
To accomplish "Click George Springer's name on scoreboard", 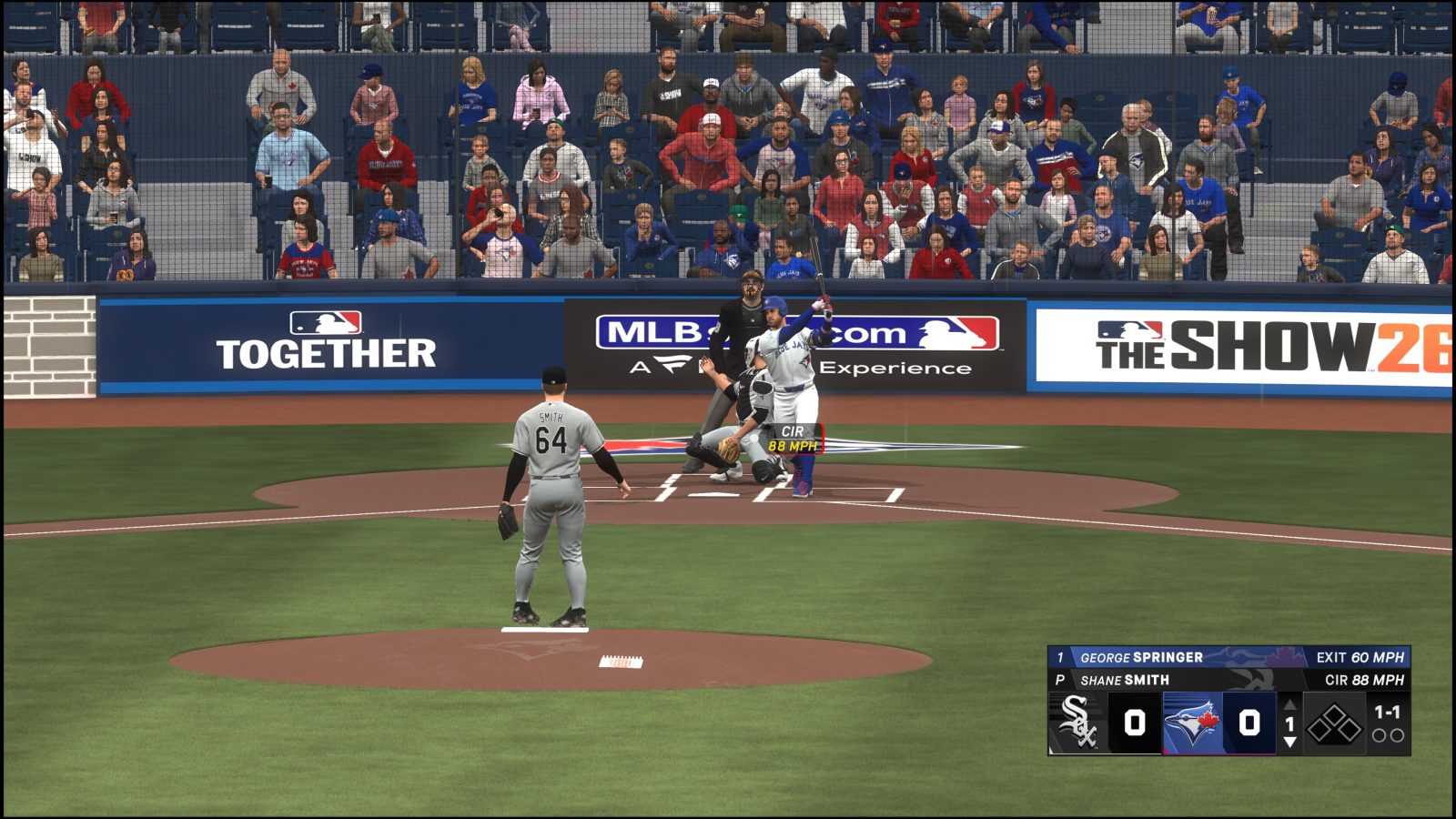I will click(x=1142, y=657).
